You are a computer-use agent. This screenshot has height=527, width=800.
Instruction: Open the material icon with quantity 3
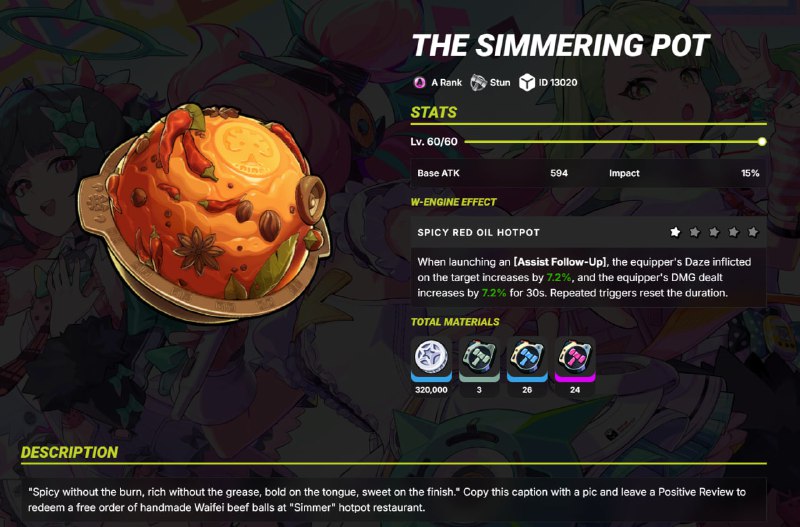(477, 358)
